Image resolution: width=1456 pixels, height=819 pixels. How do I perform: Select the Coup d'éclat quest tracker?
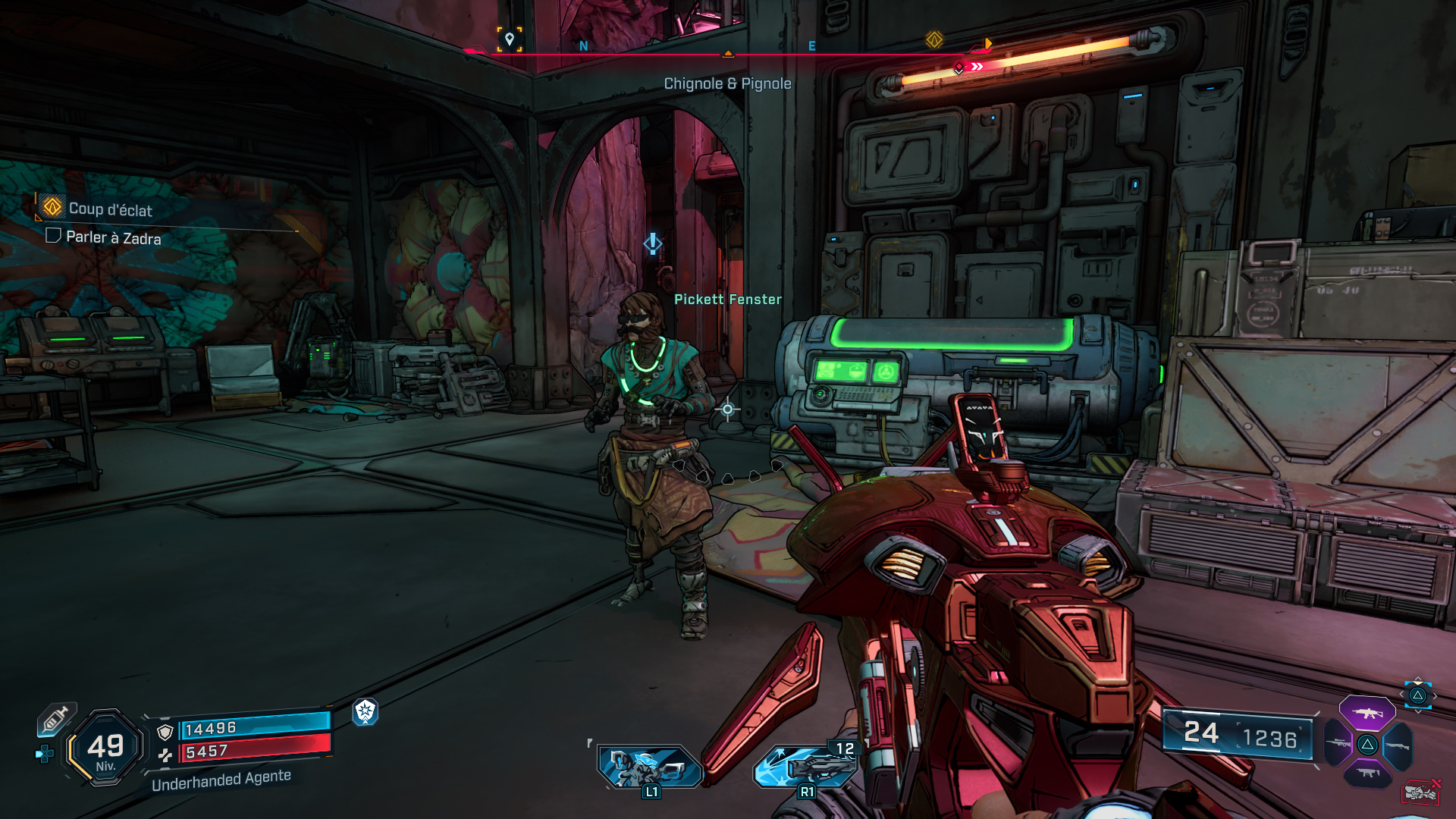coord(110,209)
